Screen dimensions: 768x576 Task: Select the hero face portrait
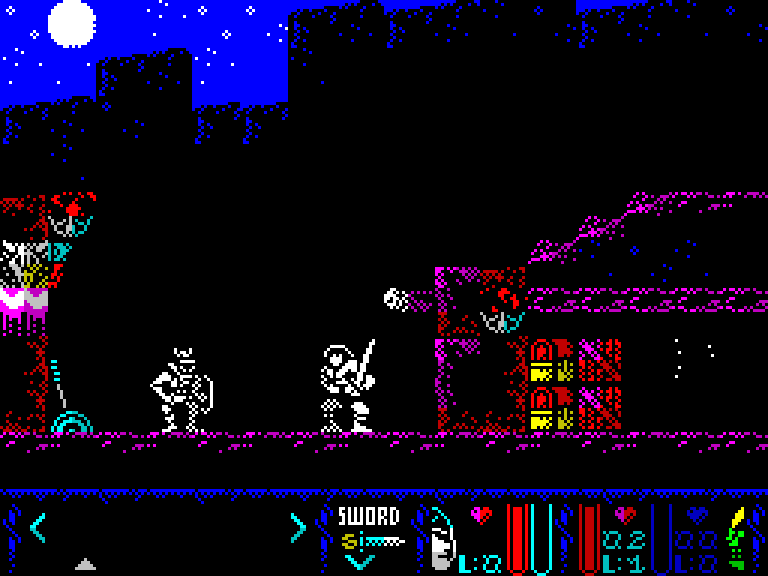(441, 540)
